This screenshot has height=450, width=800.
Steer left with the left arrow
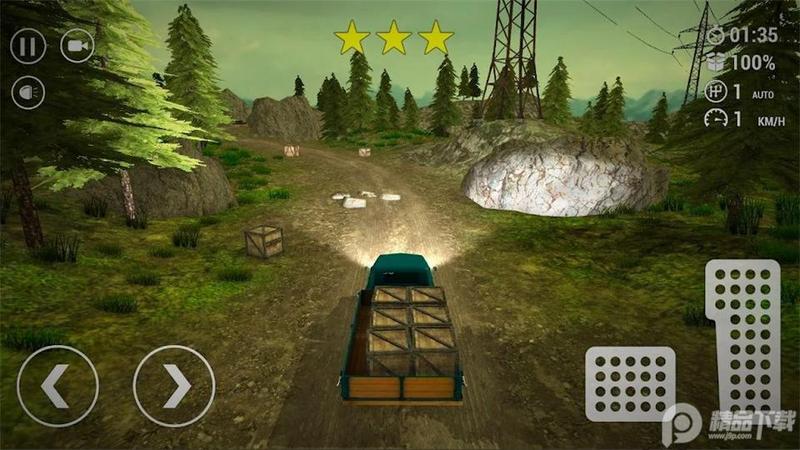58,386
